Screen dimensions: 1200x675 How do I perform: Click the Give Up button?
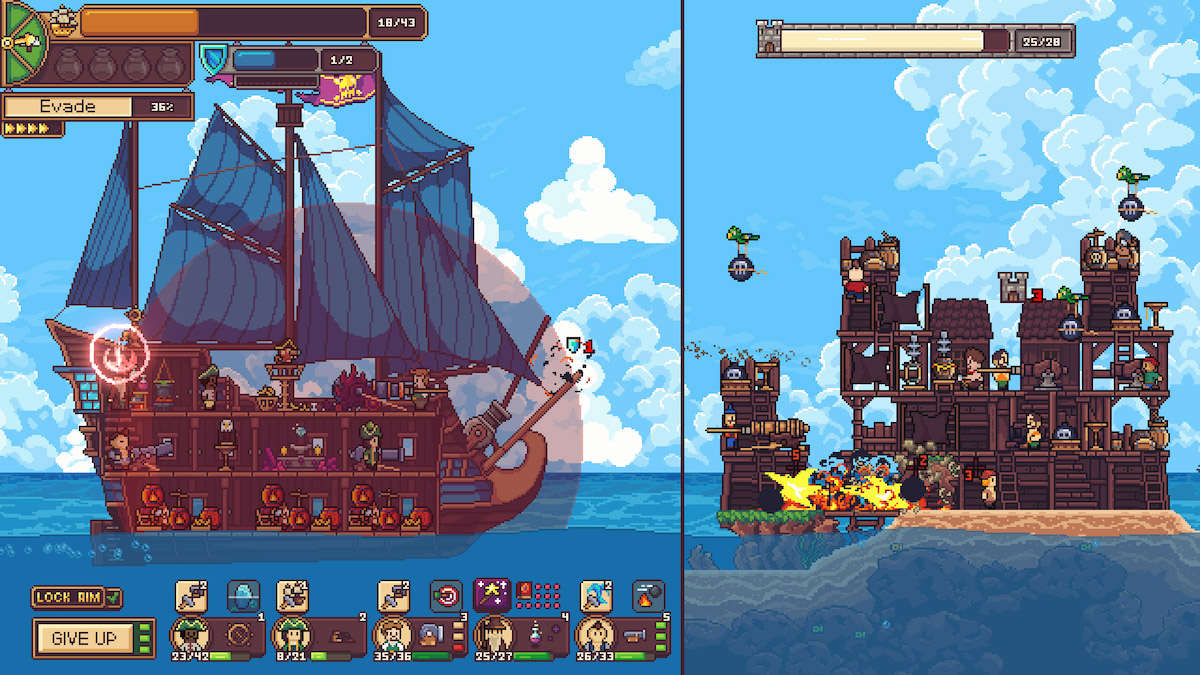[x=84, y=638]
